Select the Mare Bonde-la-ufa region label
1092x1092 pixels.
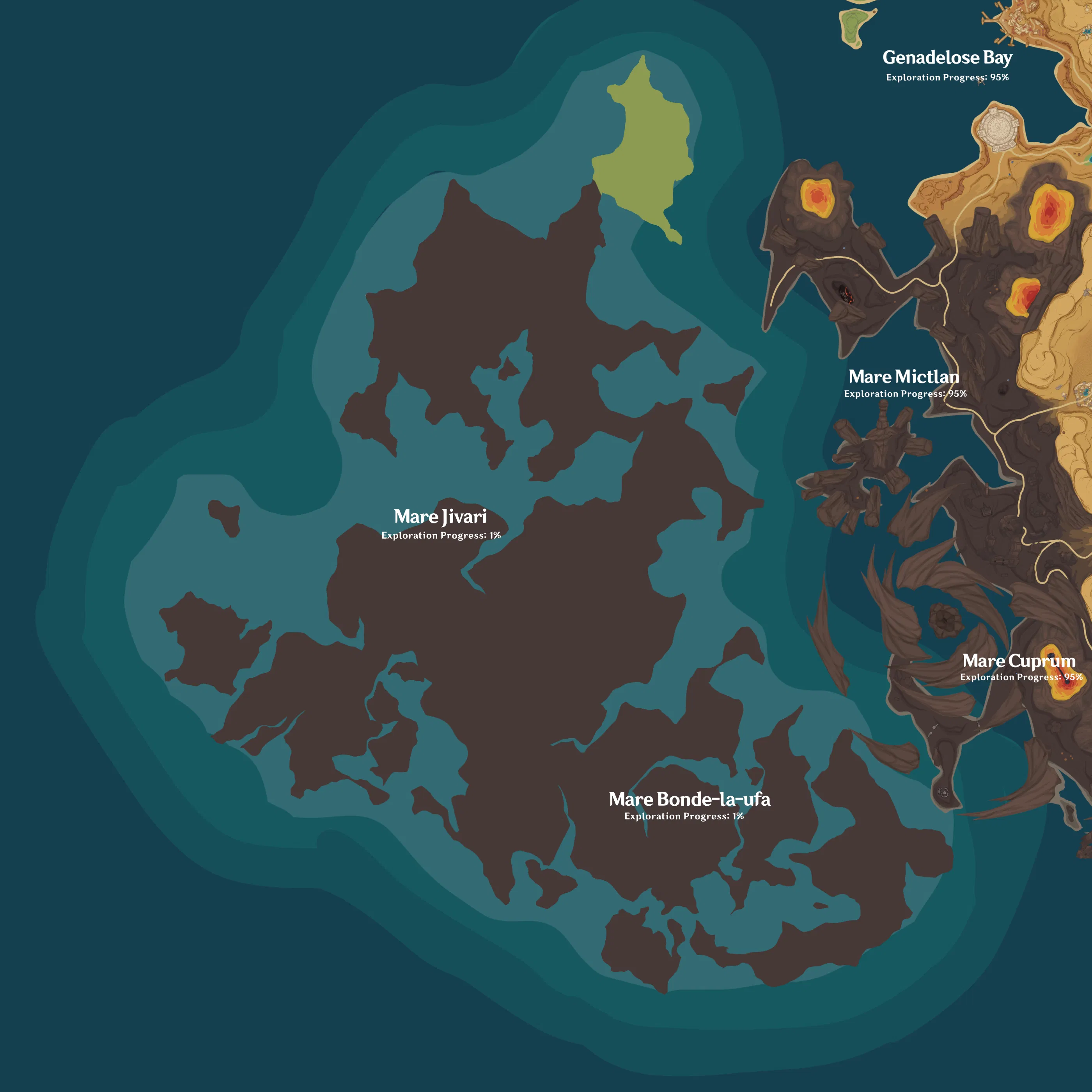tap(691, 799)
